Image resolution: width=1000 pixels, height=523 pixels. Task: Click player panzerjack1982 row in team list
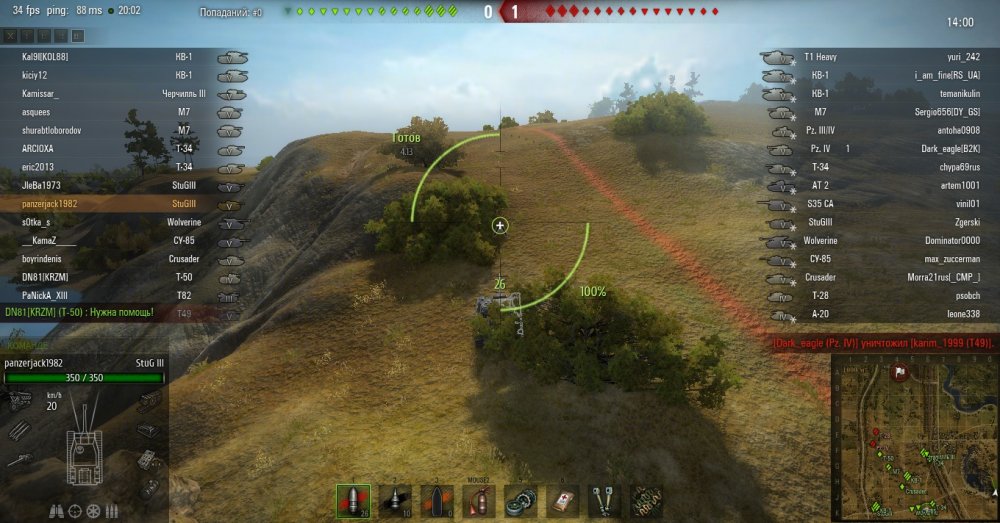(x=52, y=203)
